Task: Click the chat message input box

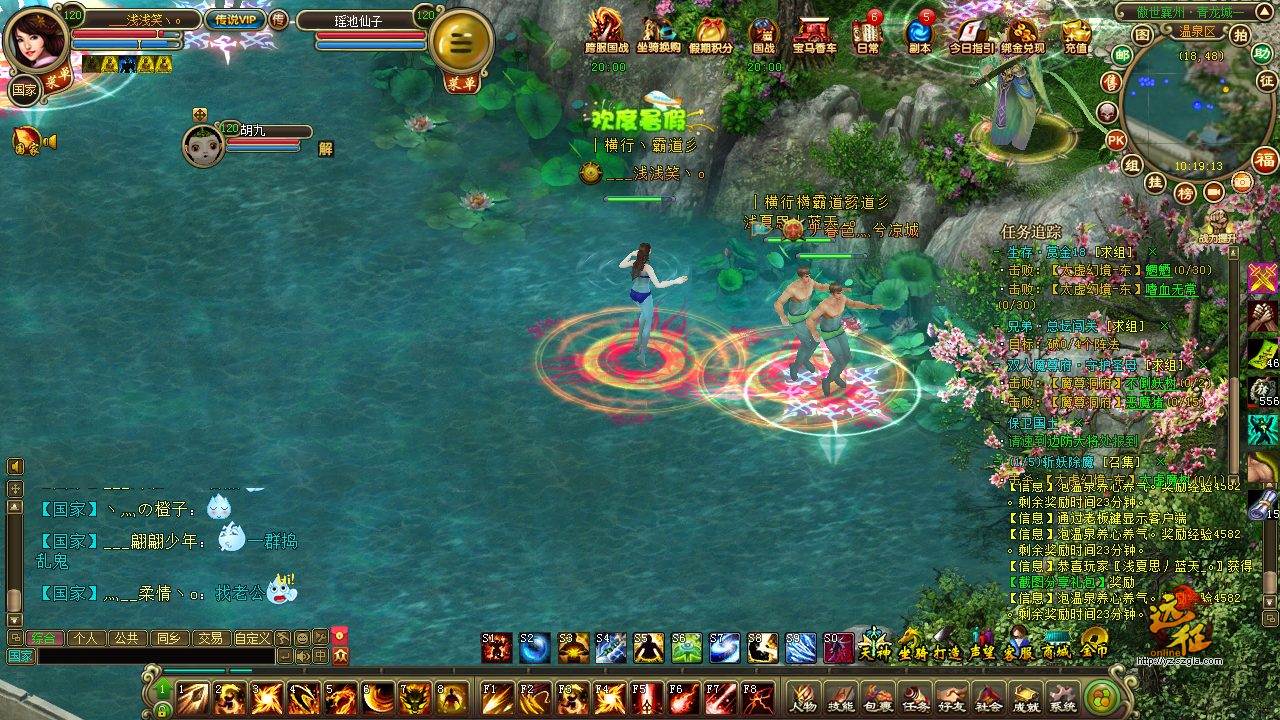Action: tap(155, 656)
